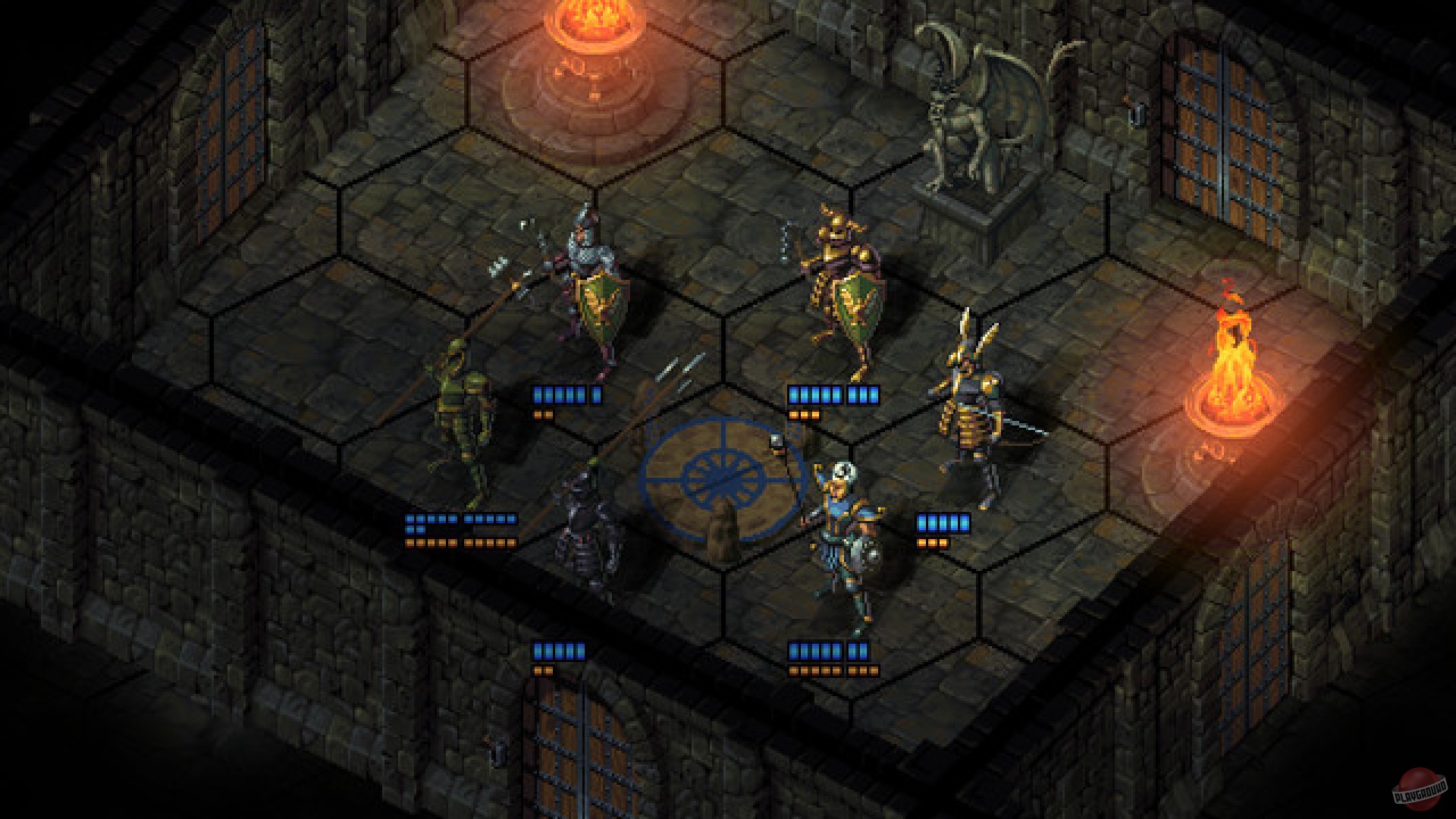Select the skull-masked cleric raising a mace

point(842,531)
